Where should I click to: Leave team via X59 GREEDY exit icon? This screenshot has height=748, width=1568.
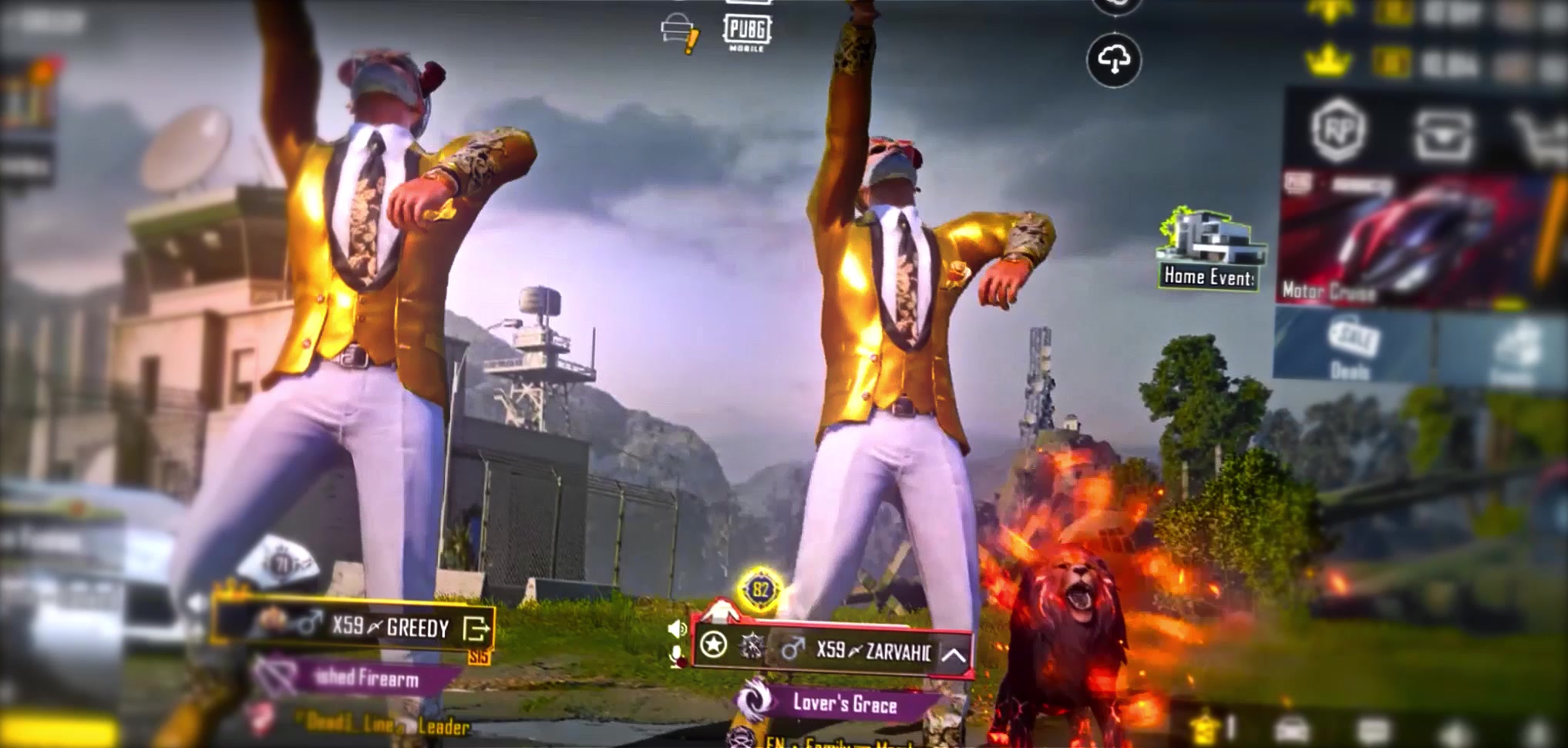476,629
